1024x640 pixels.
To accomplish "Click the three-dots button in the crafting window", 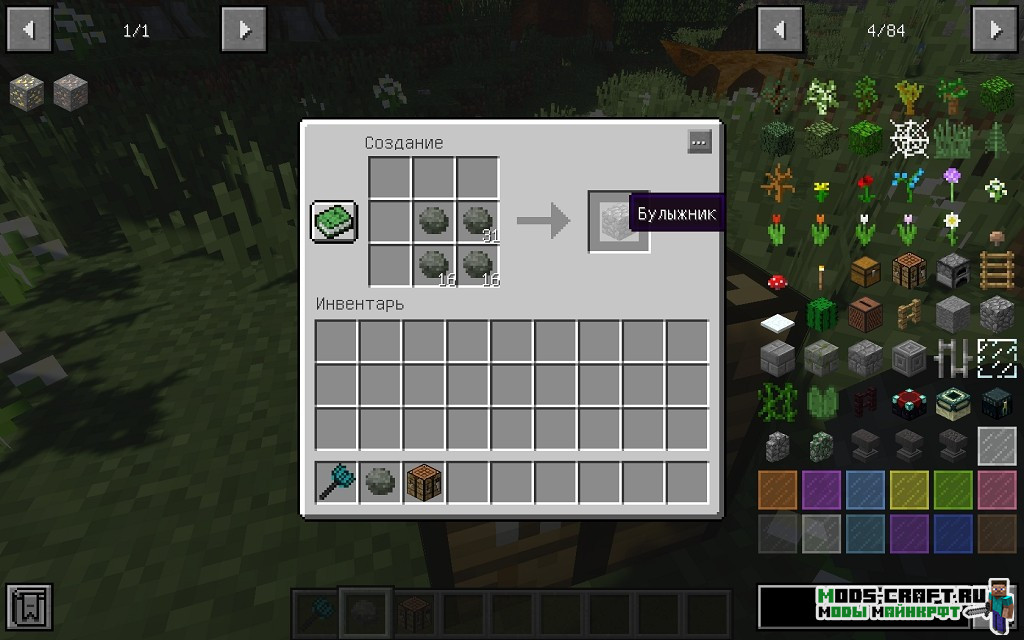I will tap(699, 142).
